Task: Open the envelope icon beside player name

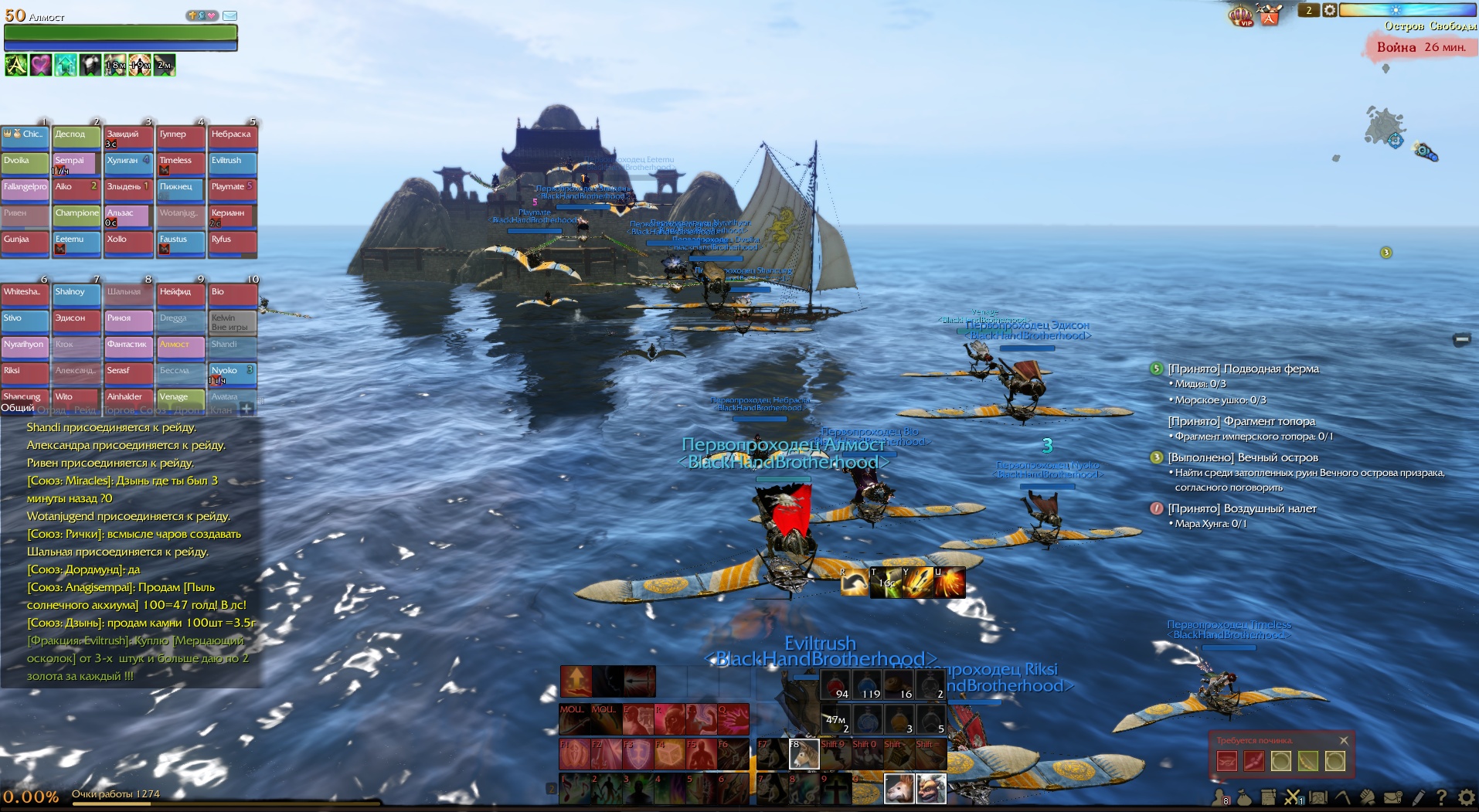Action: (x=229, y=15)
